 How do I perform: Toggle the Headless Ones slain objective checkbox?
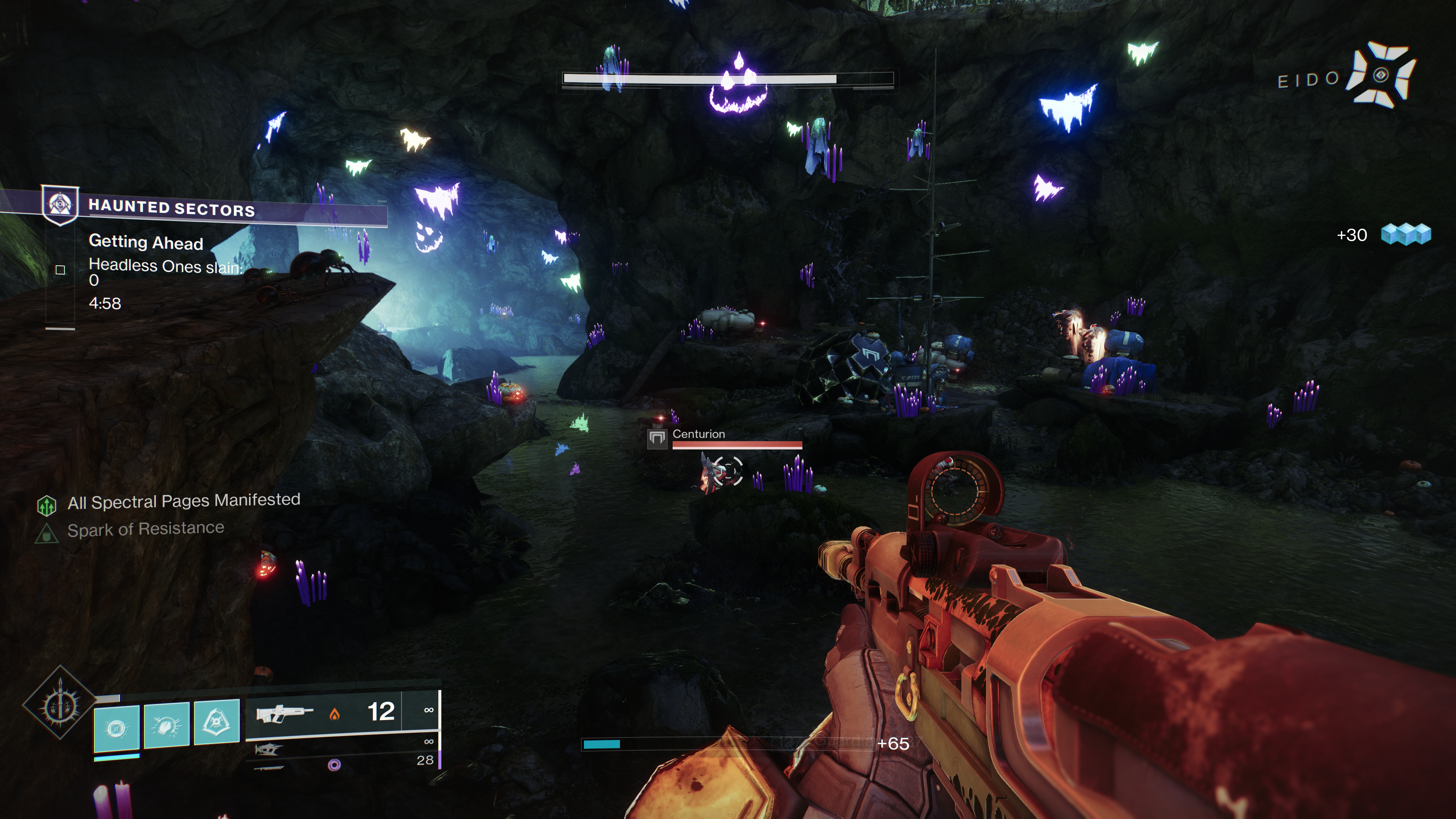pyautogui.click(x=61, y=270)
